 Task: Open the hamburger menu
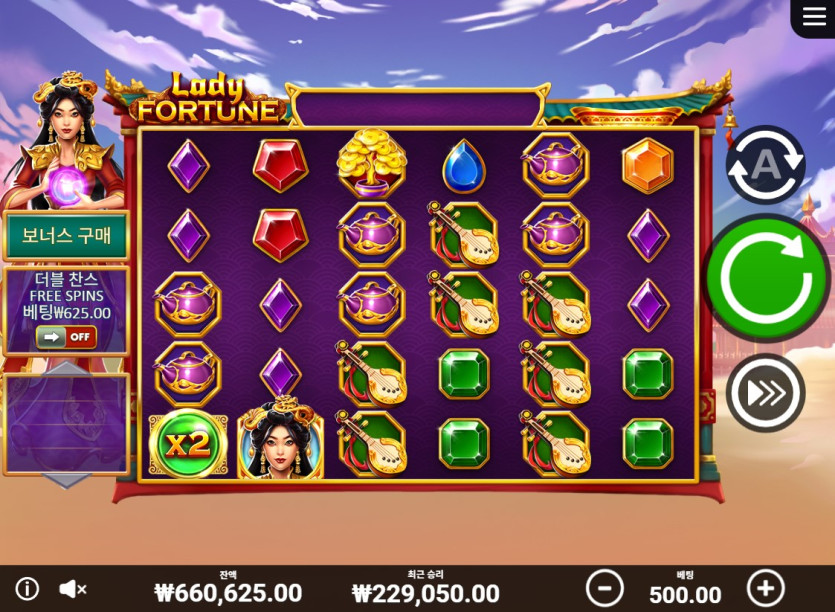tap(813, 18)
